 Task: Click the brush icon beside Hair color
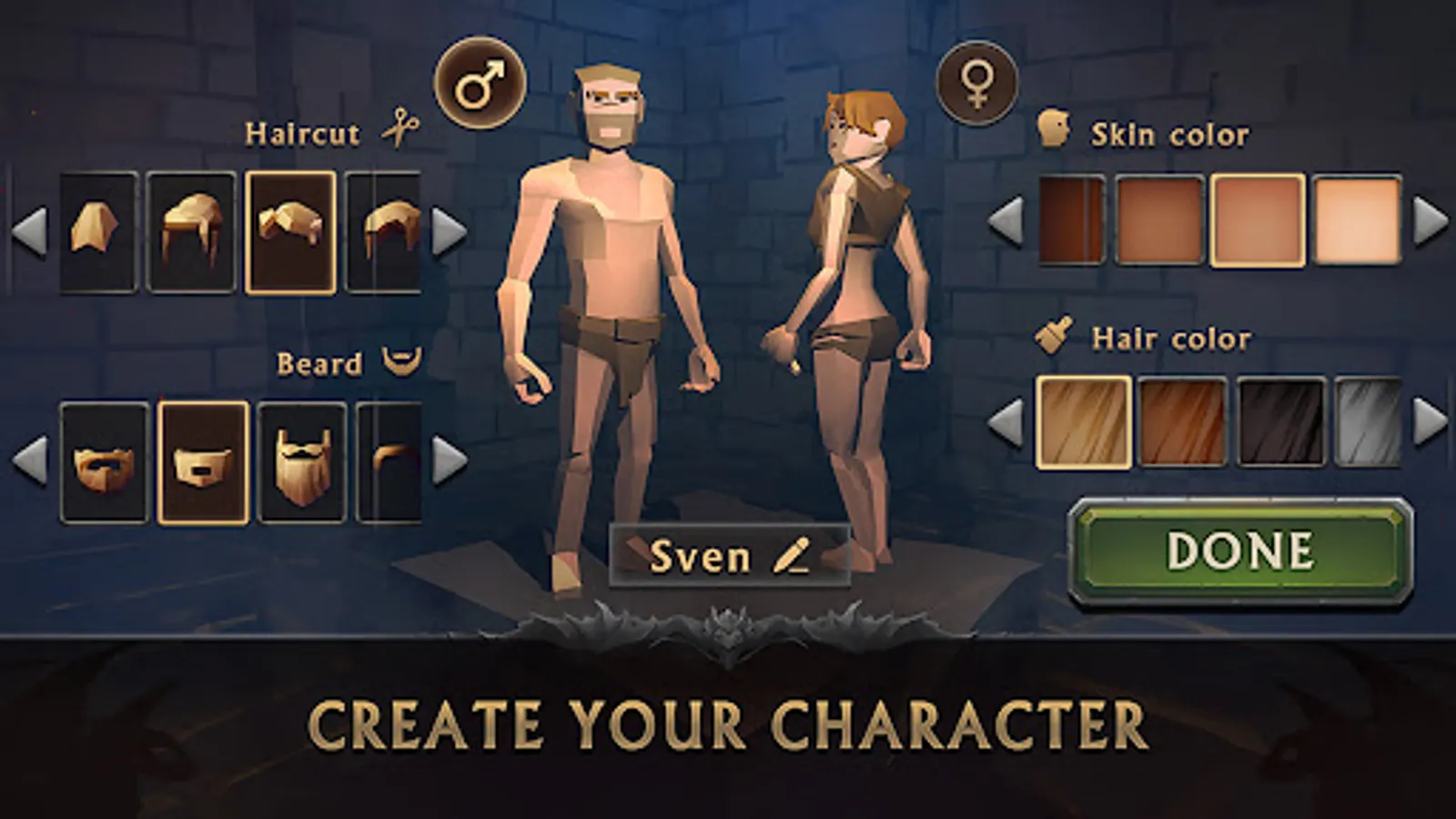(x=1053, y=335)
